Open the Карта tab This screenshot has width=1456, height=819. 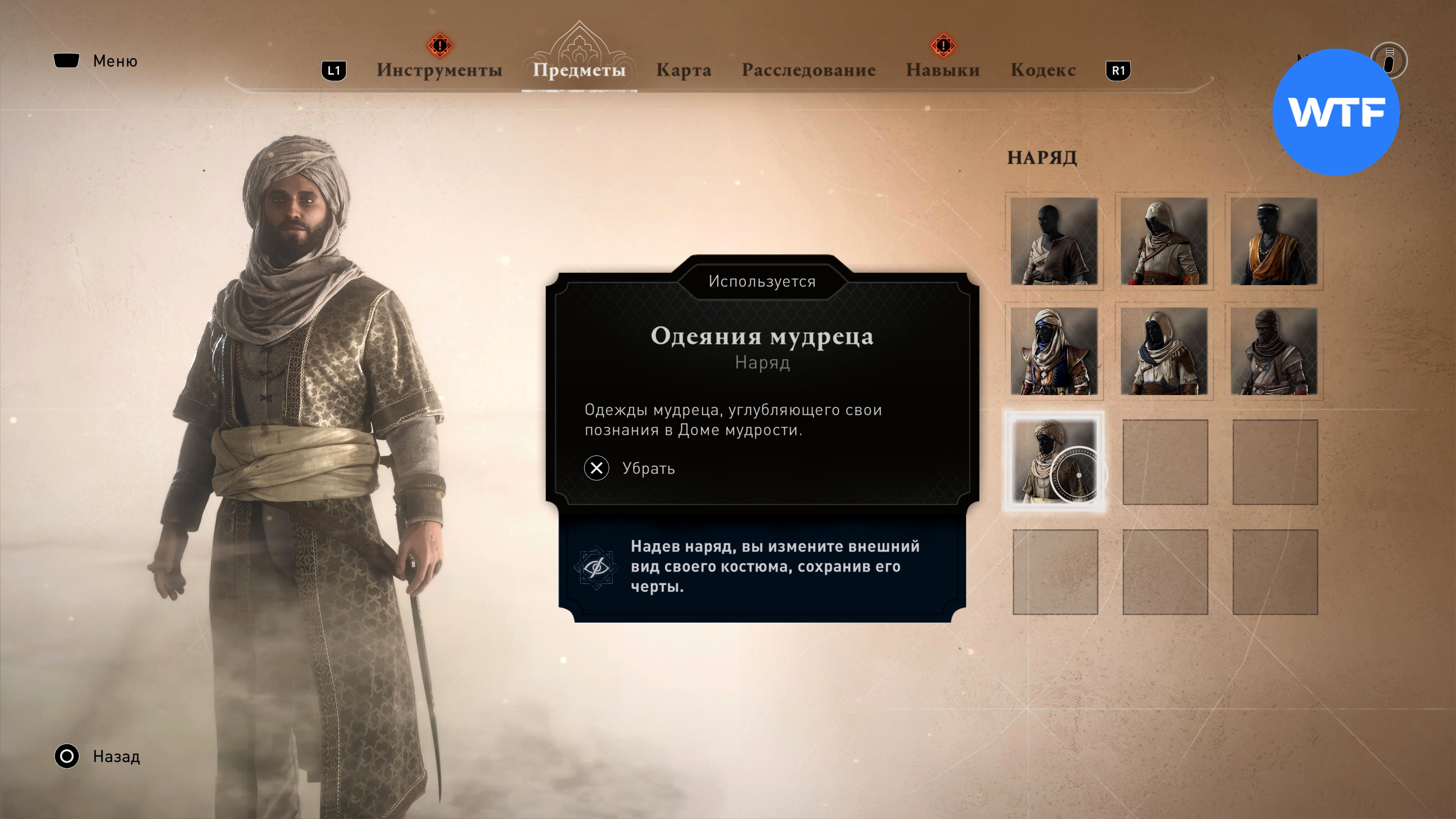point(683,70)
